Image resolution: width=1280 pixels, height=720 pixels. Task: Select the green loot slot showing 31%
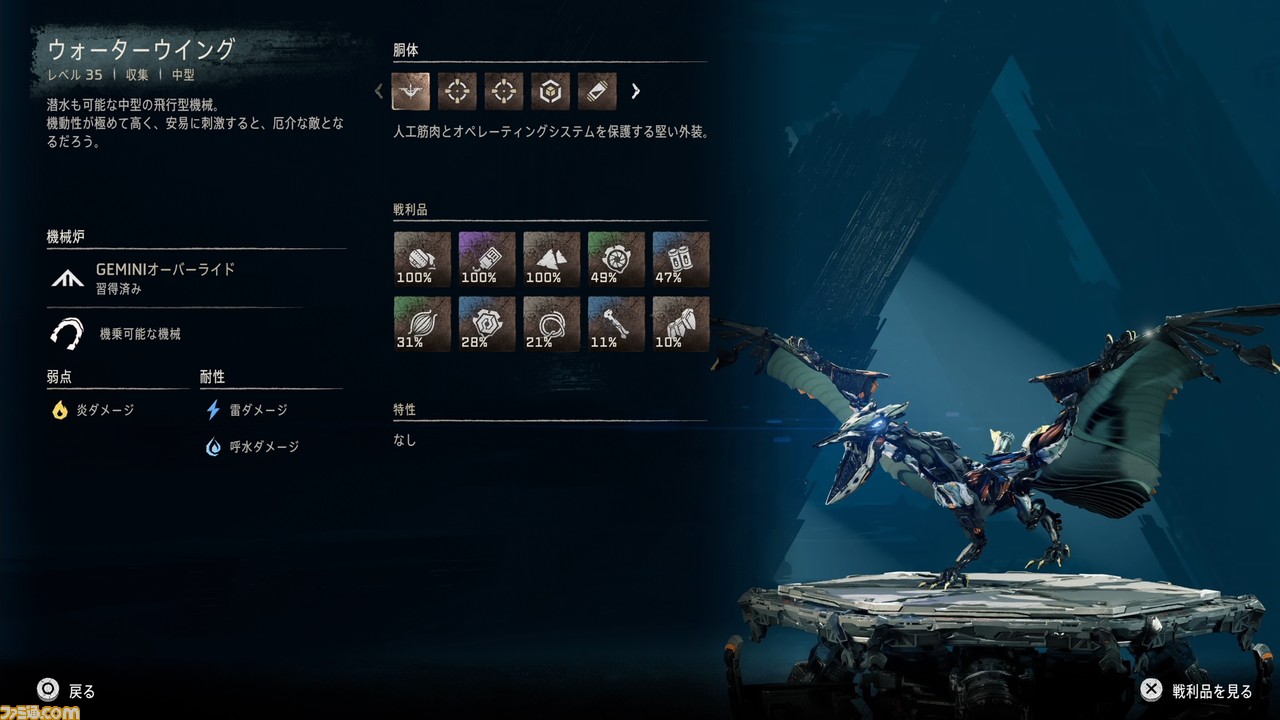click(x=422, y=323)
